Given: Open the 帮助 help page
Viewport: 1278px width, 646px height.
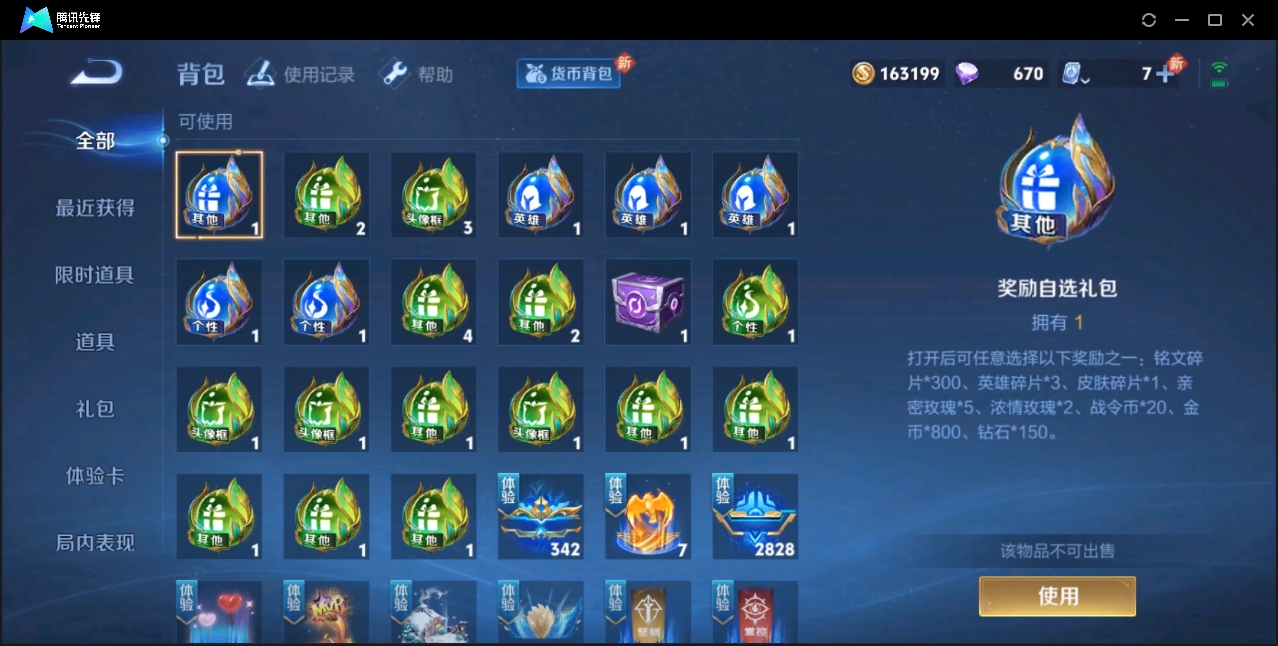Looking at the screenshot, I should [x=417, y=74].
